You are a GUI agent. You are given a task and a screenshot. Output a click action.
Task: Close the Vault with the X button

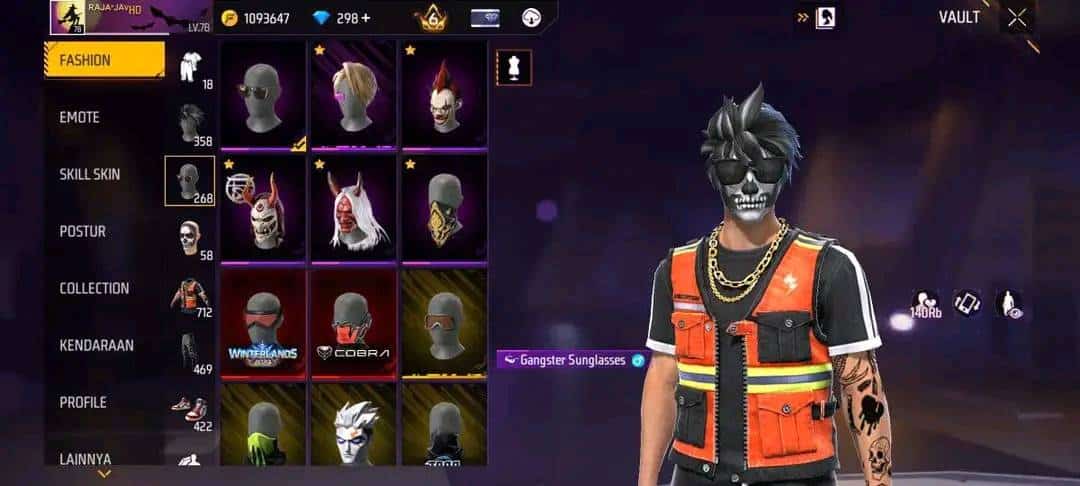tap(1017, 17)
